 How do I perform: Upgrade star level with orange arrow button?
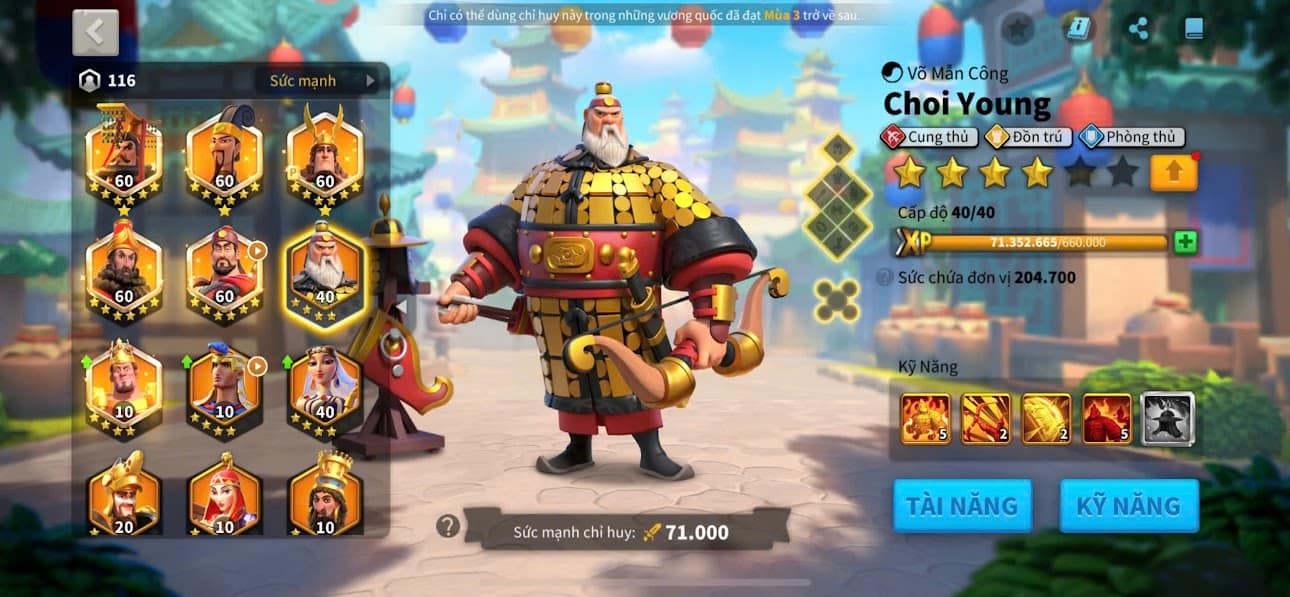click(1174, 173)
